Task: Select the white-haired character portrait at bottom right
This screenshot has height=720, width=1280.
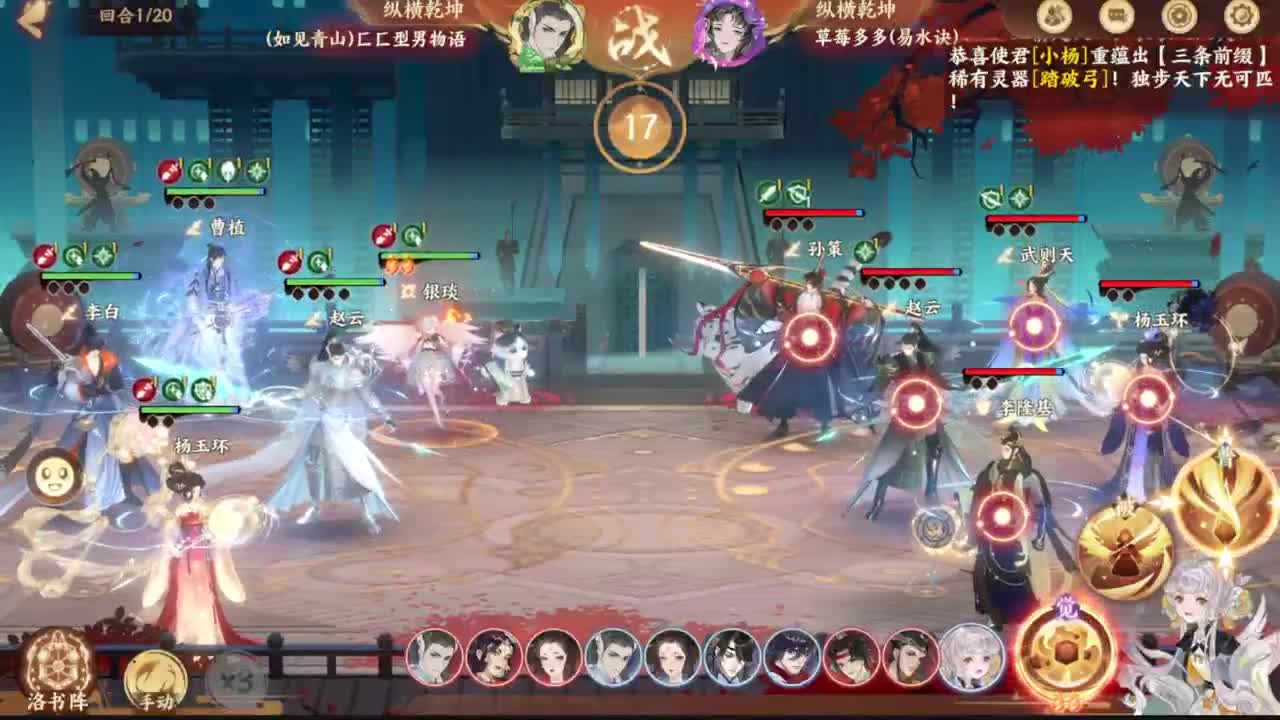Action: click(968, 658)
